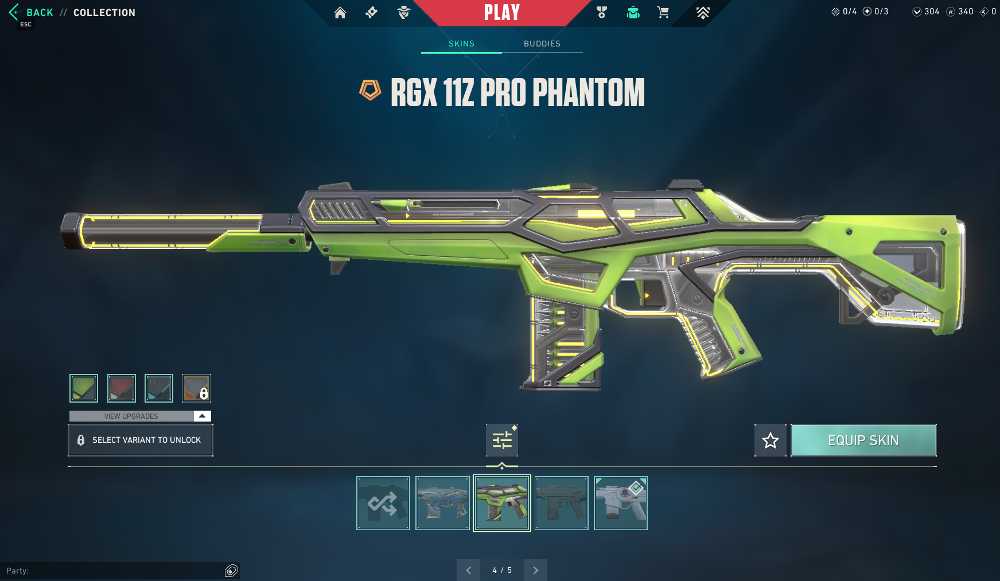The image size is (1000, 581).
Task: Choose the blue variant swatch
Action: tap(159, 388)
